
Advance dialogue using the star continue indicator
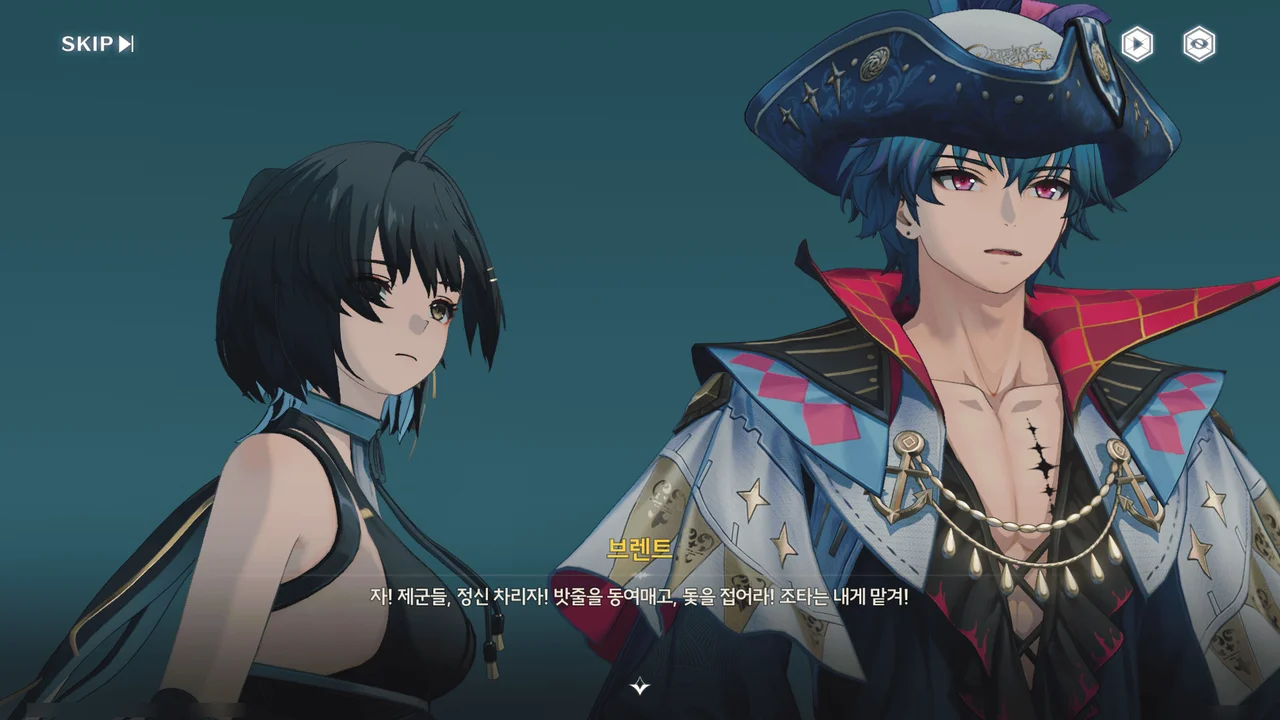click(640, 686)
